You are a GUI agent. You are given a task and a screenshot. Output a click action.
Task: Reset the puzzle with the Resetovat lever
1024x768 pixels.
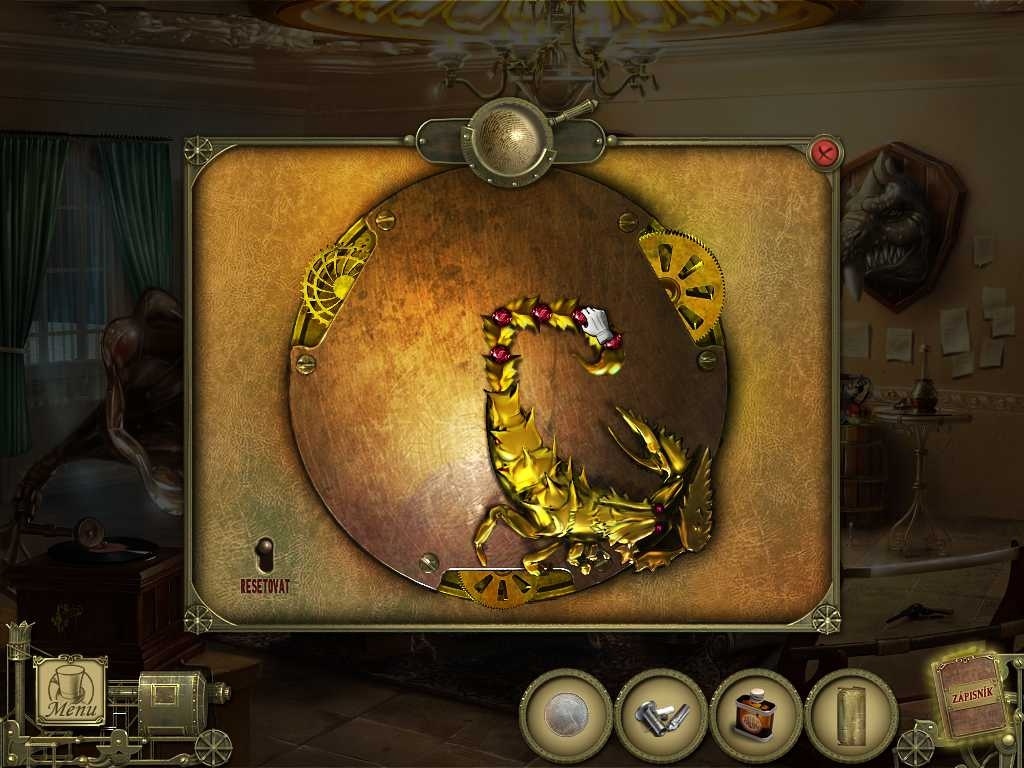(265, 556)
